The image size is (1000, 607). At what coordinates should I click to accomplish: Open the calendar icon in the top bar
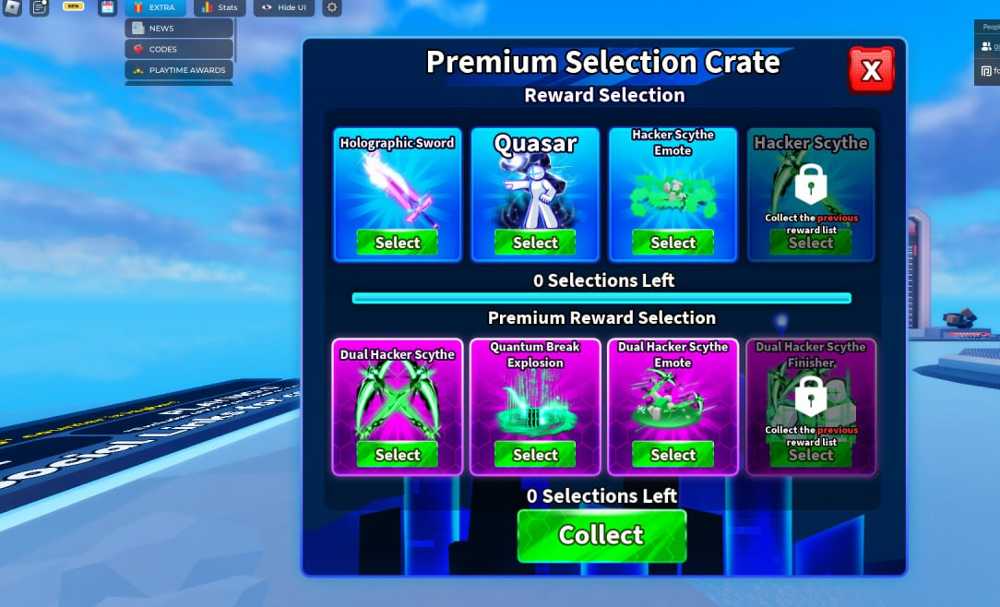point(108,8)
